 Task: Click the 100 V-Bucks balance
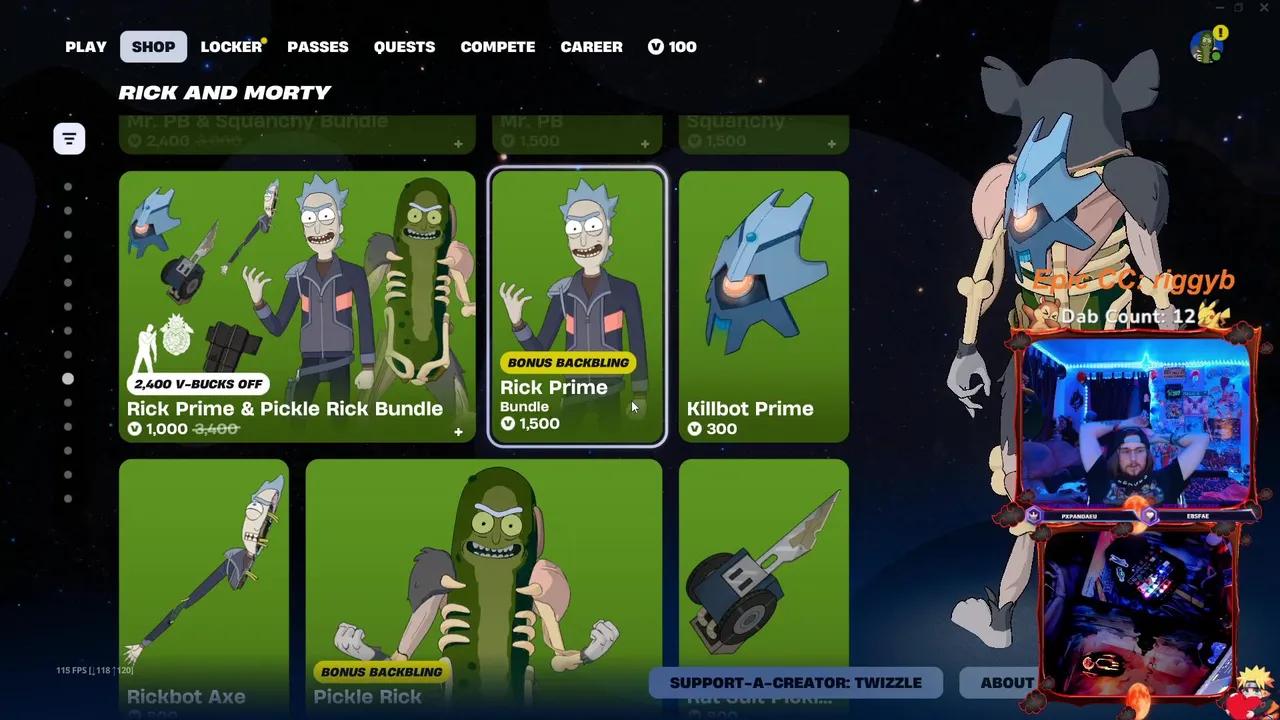click(672, 47)
